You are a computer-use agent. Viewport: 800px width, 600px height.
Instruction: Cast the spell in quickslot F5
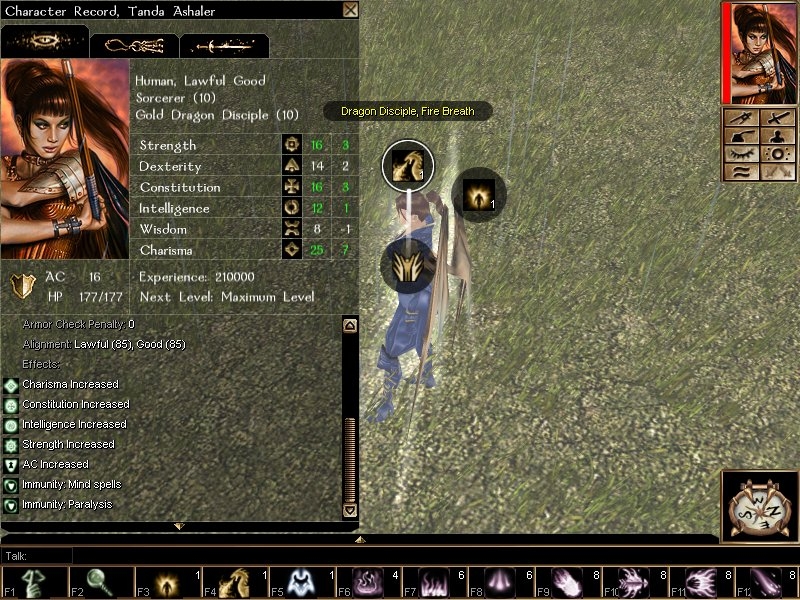coord(302,583)
